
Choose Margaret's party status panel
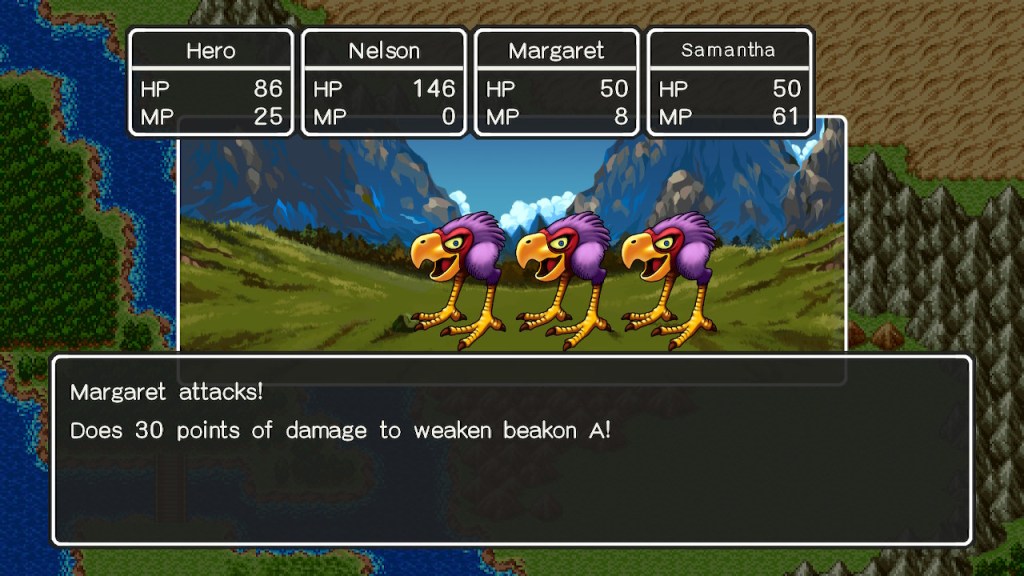(557, 82)
